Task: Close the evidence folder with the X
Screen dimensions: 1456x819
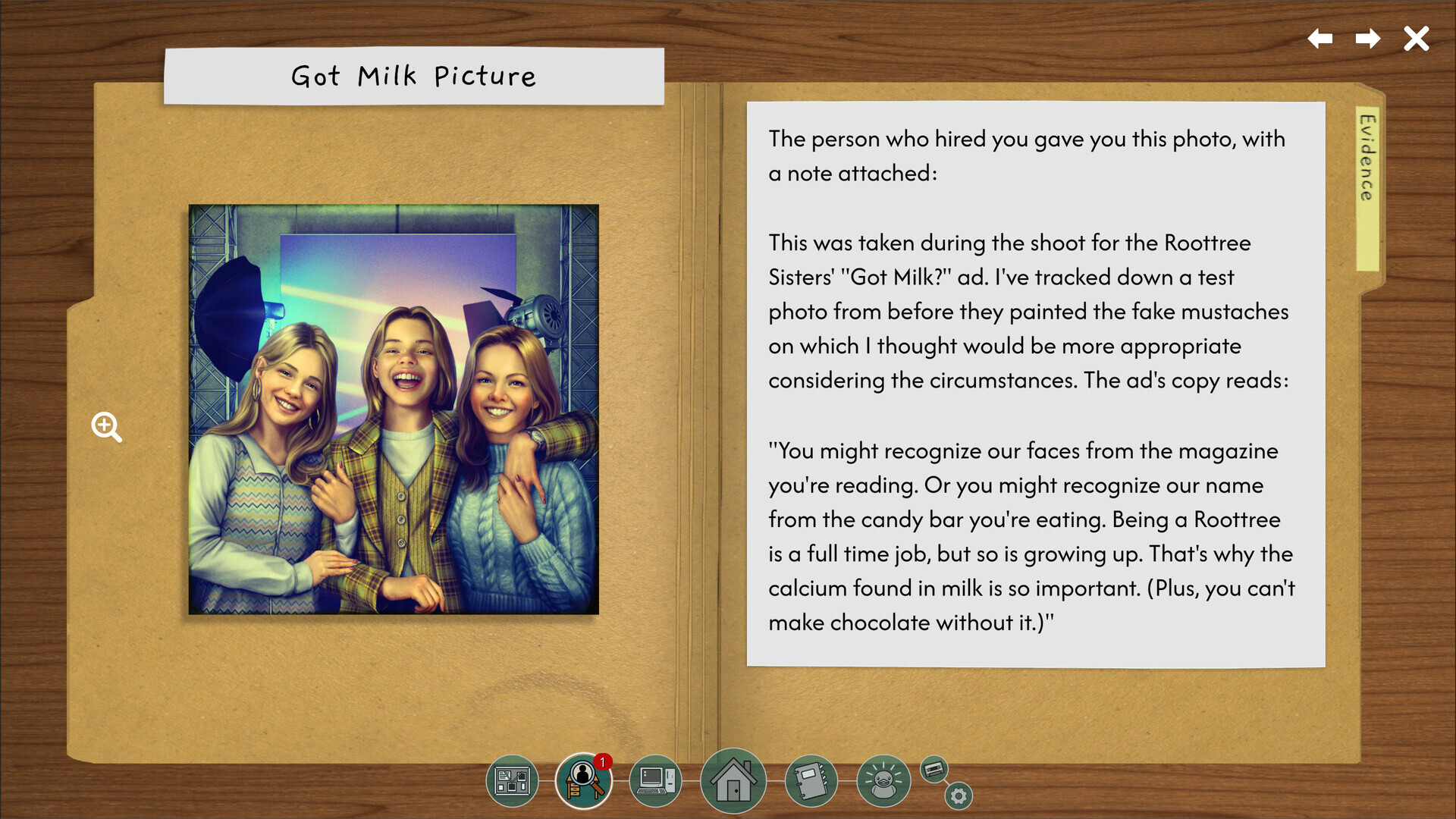Action: click(1415, 38)
